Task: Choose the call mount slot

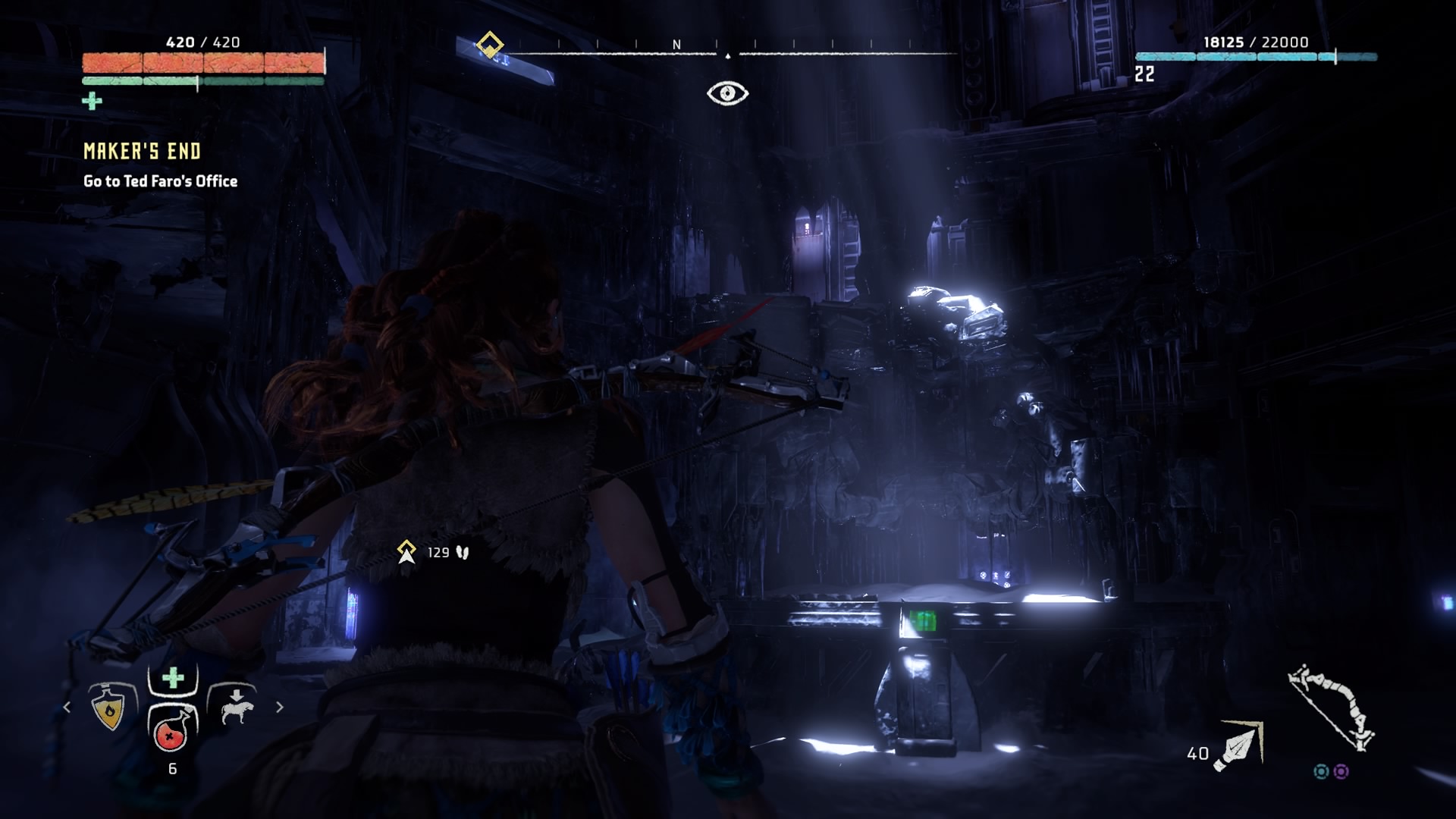Action: click(x=235, y=707)
